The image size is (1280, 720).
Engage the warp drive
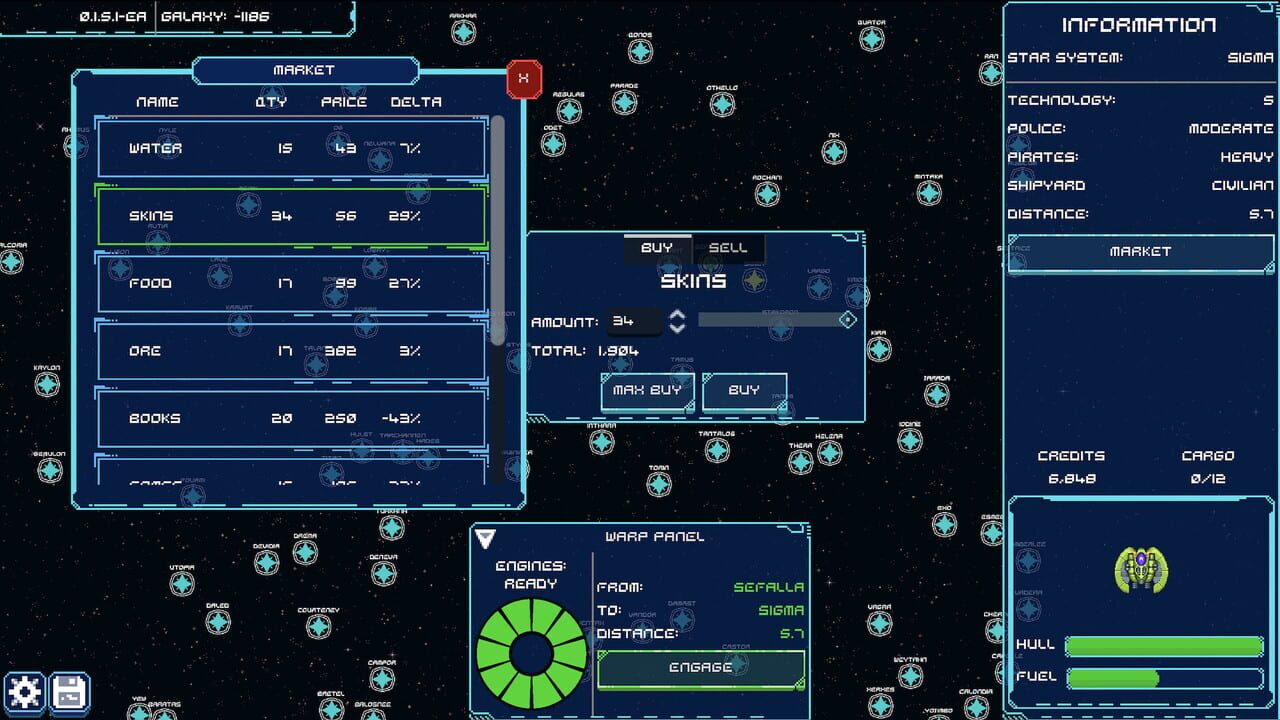699,667
